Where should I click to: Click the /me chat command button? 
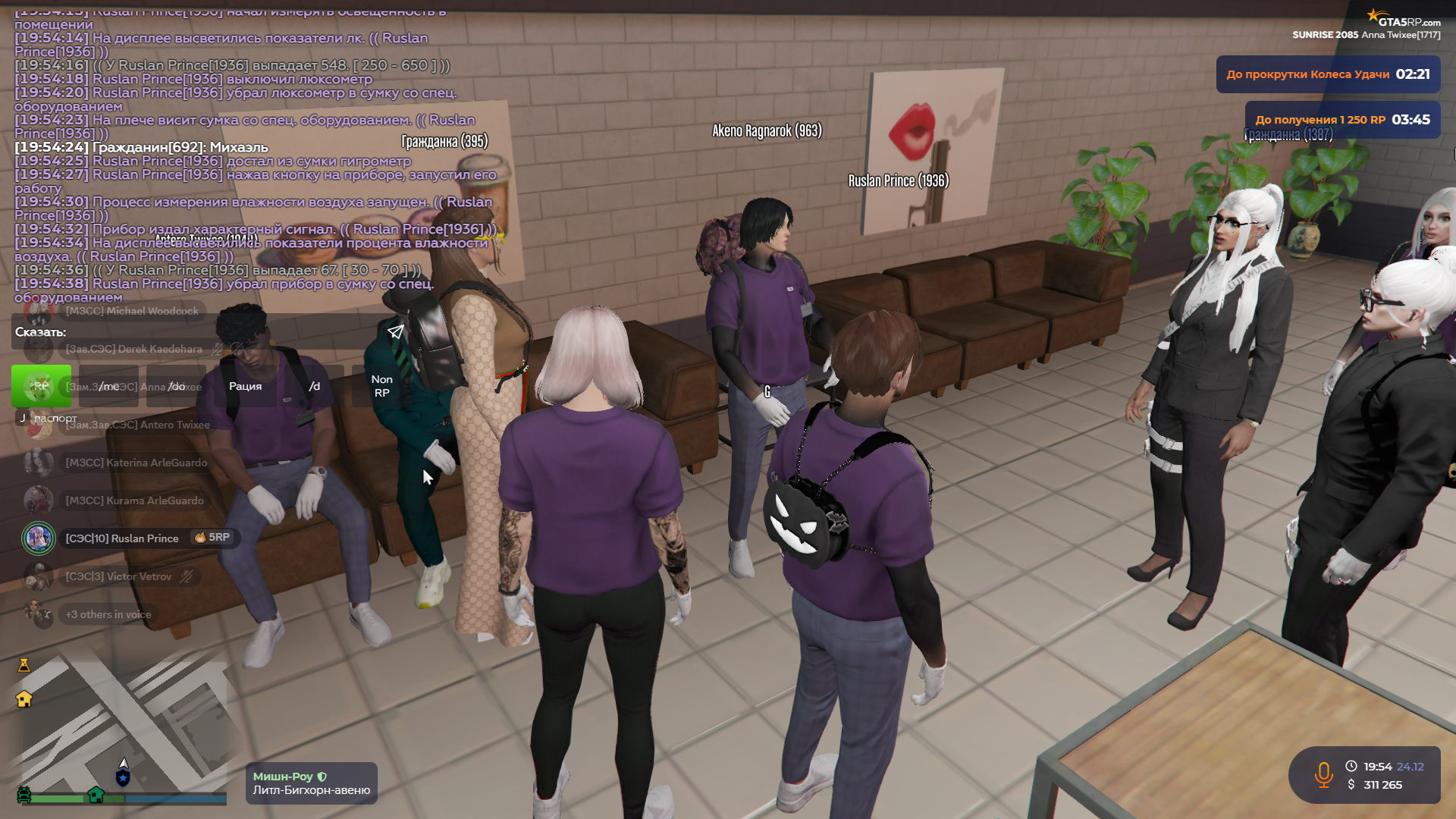tap(109, 386)
